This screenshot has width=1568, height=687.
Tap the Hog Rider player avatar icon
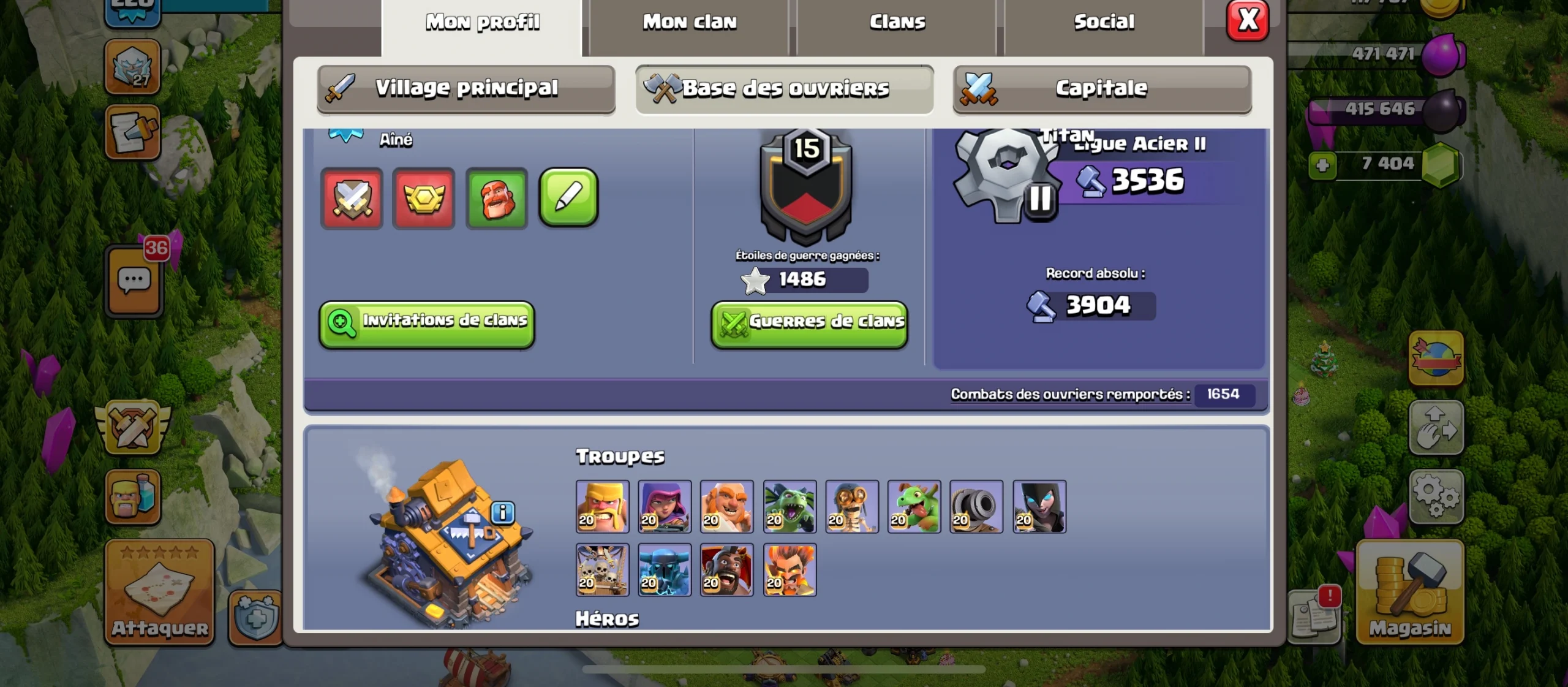point(497,198)
